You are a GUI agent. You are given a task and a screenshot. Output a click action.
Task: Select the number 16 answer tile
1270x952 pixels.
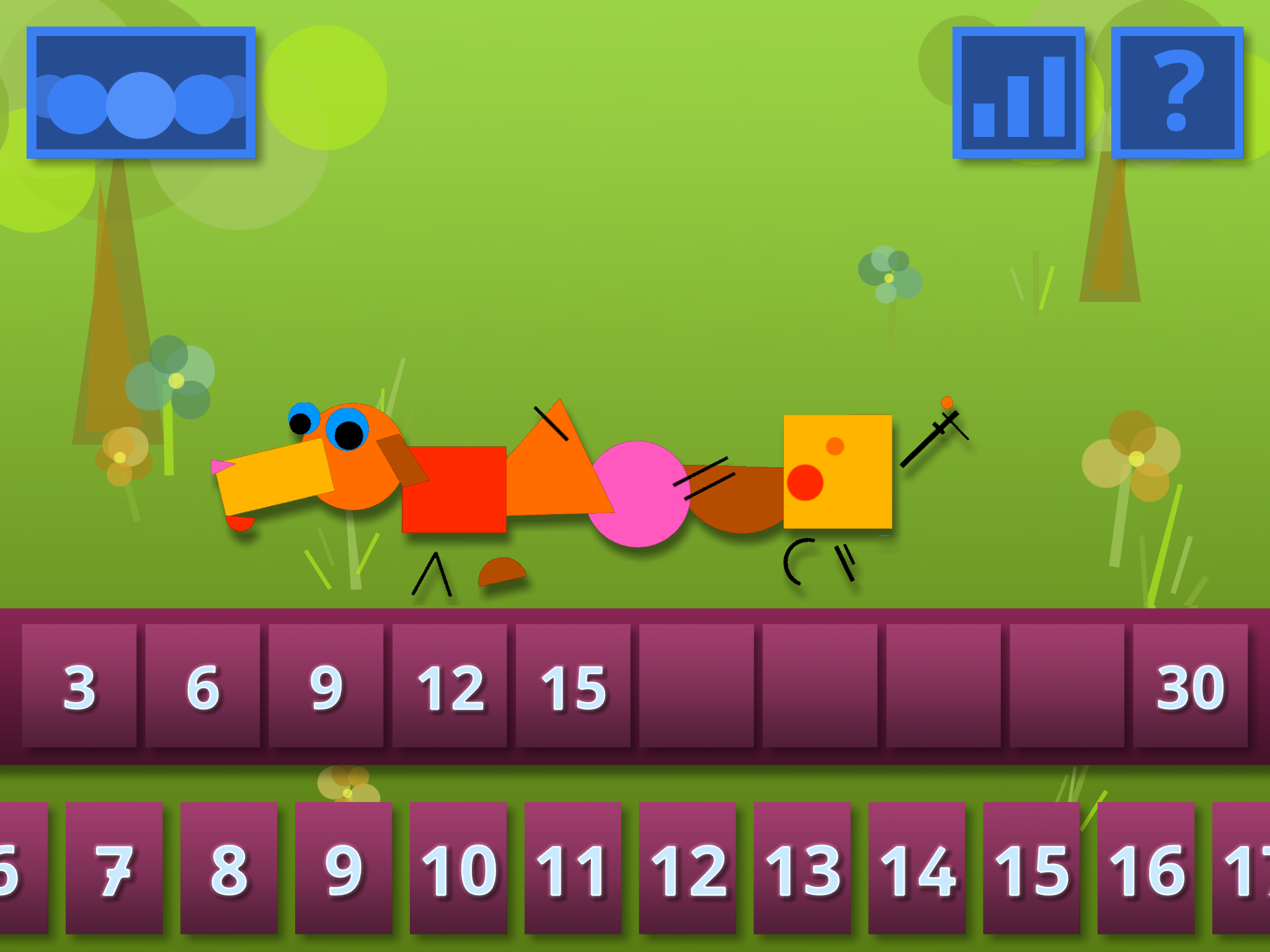click(x=1146, y=868)
